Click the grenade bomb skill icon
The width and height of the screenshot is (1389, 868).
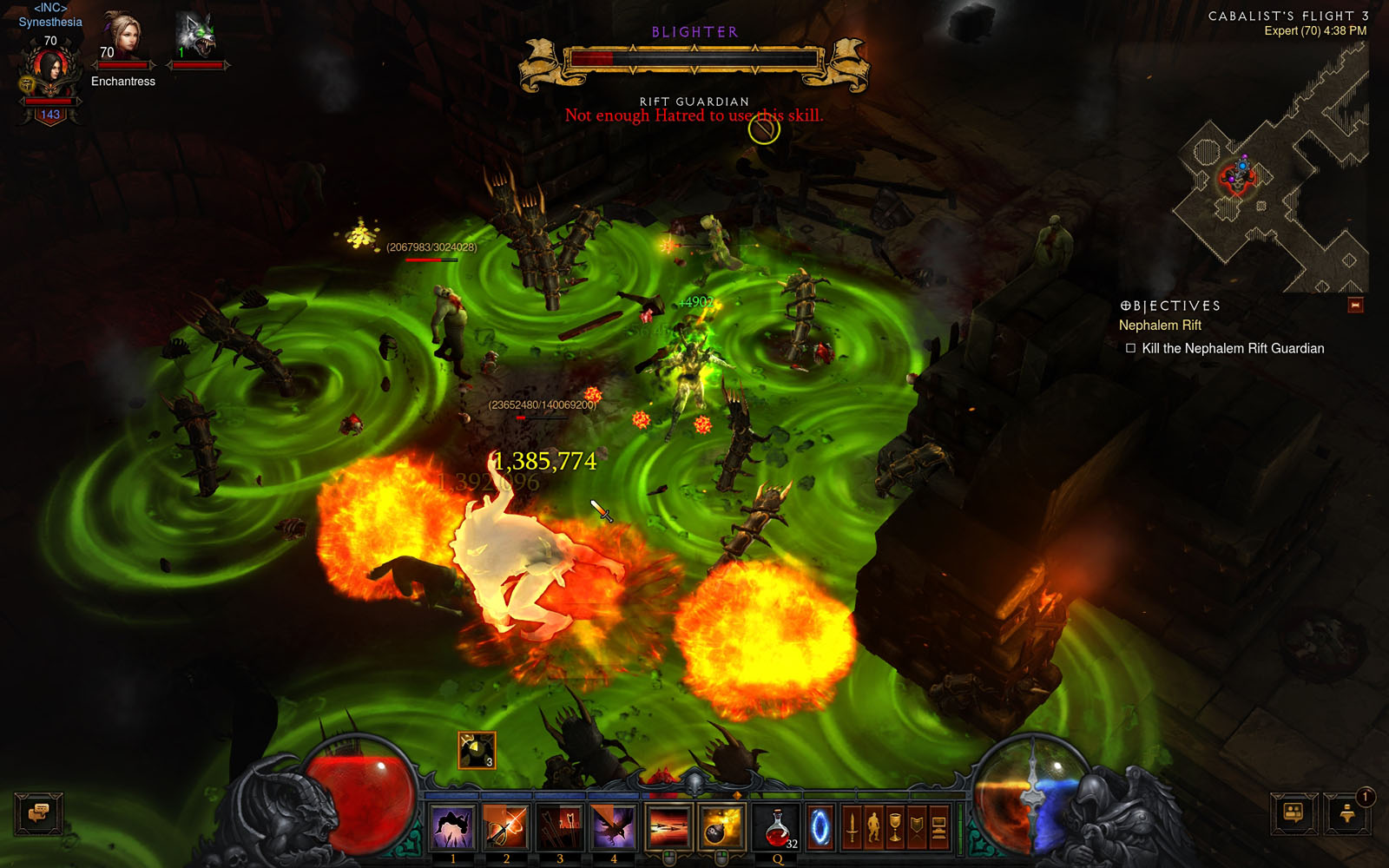tap(721, 826)
